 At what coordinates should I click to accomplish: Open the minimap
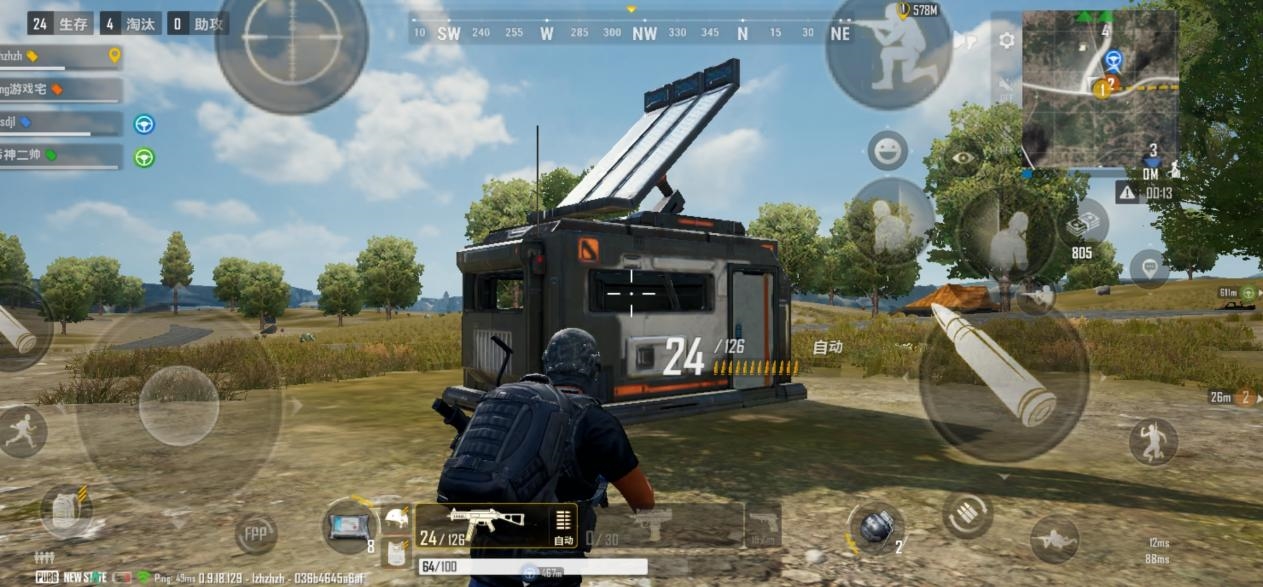coord(1100,88)
